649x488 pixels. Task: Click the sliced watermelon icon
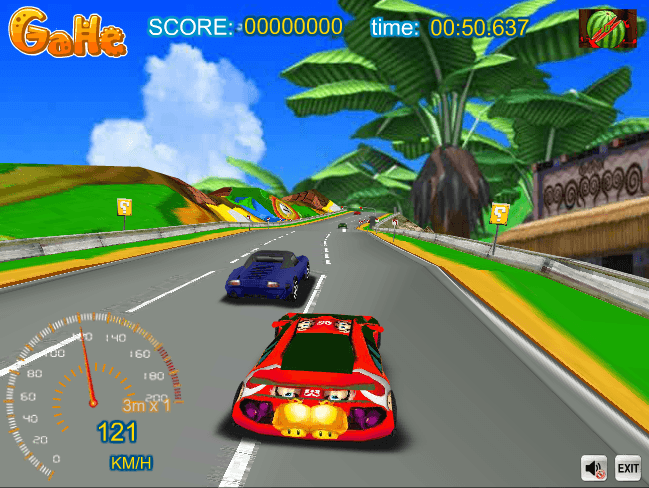(x=608, y=29)
